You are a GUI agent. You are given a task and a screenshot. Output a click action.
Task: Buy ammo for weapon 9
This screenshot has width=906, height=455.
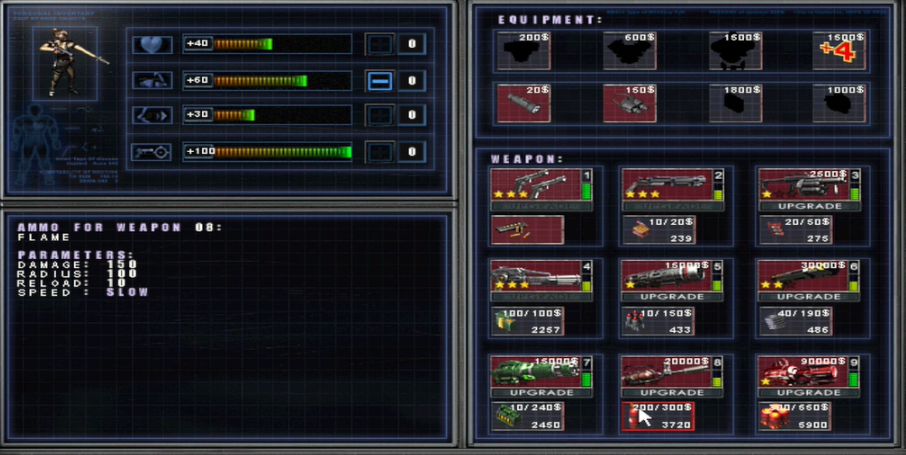tap(795, 417)
